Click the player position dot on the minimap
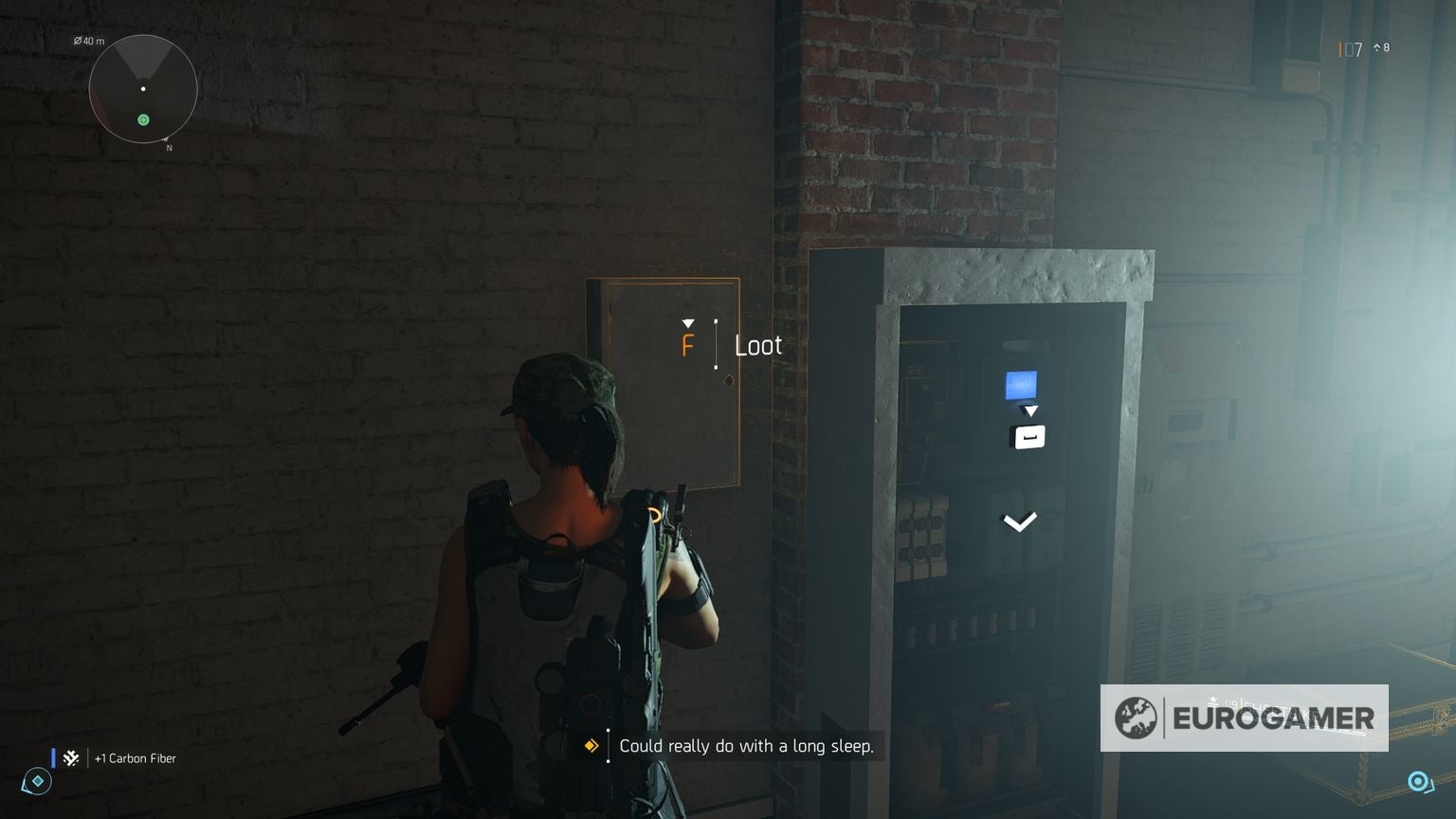This screenshot has width=1456, height=819. click(143, 88)
